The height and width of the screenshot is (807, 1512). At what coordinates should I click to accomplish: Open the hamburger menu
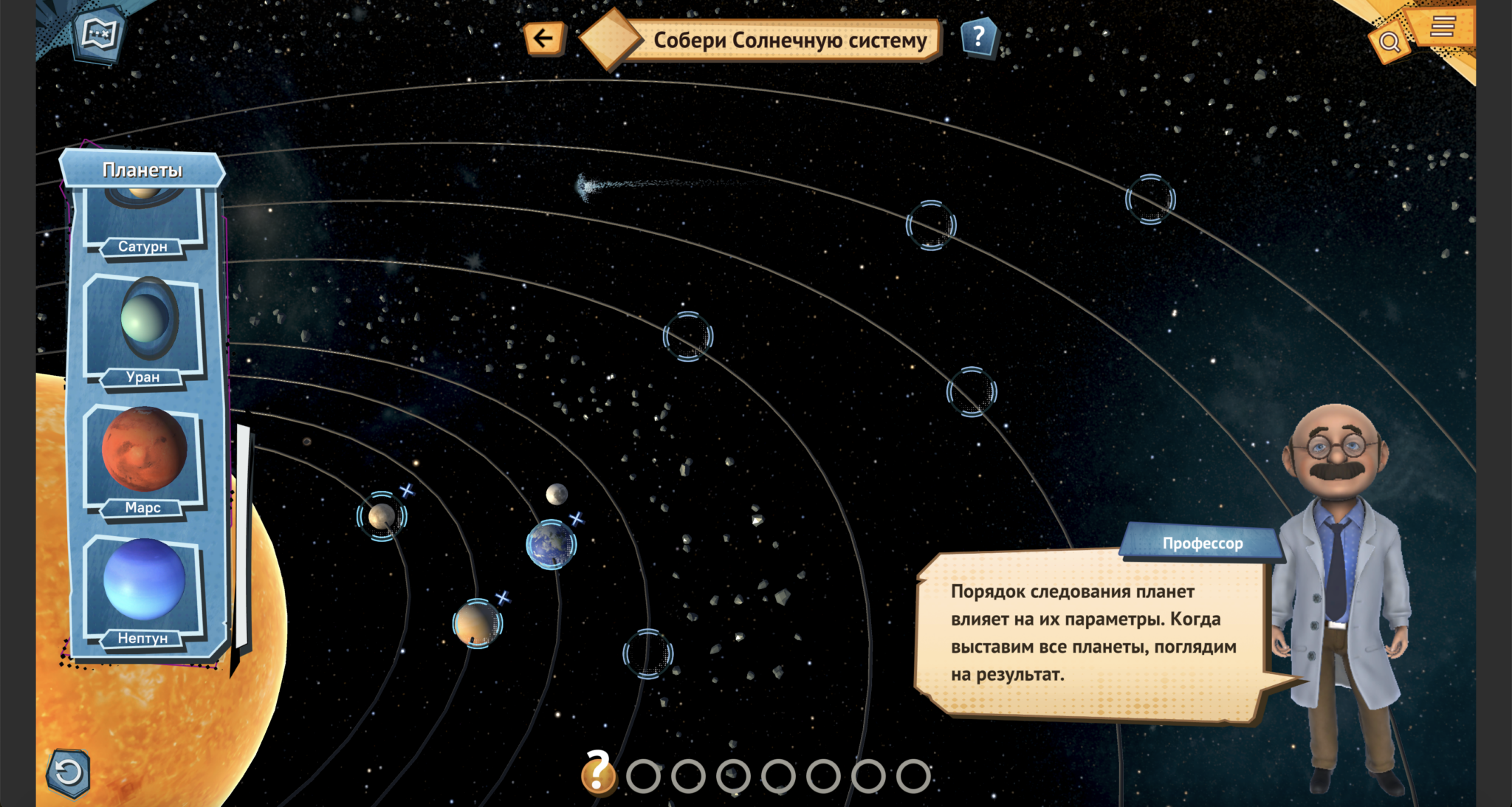(x=1442, y=27)
